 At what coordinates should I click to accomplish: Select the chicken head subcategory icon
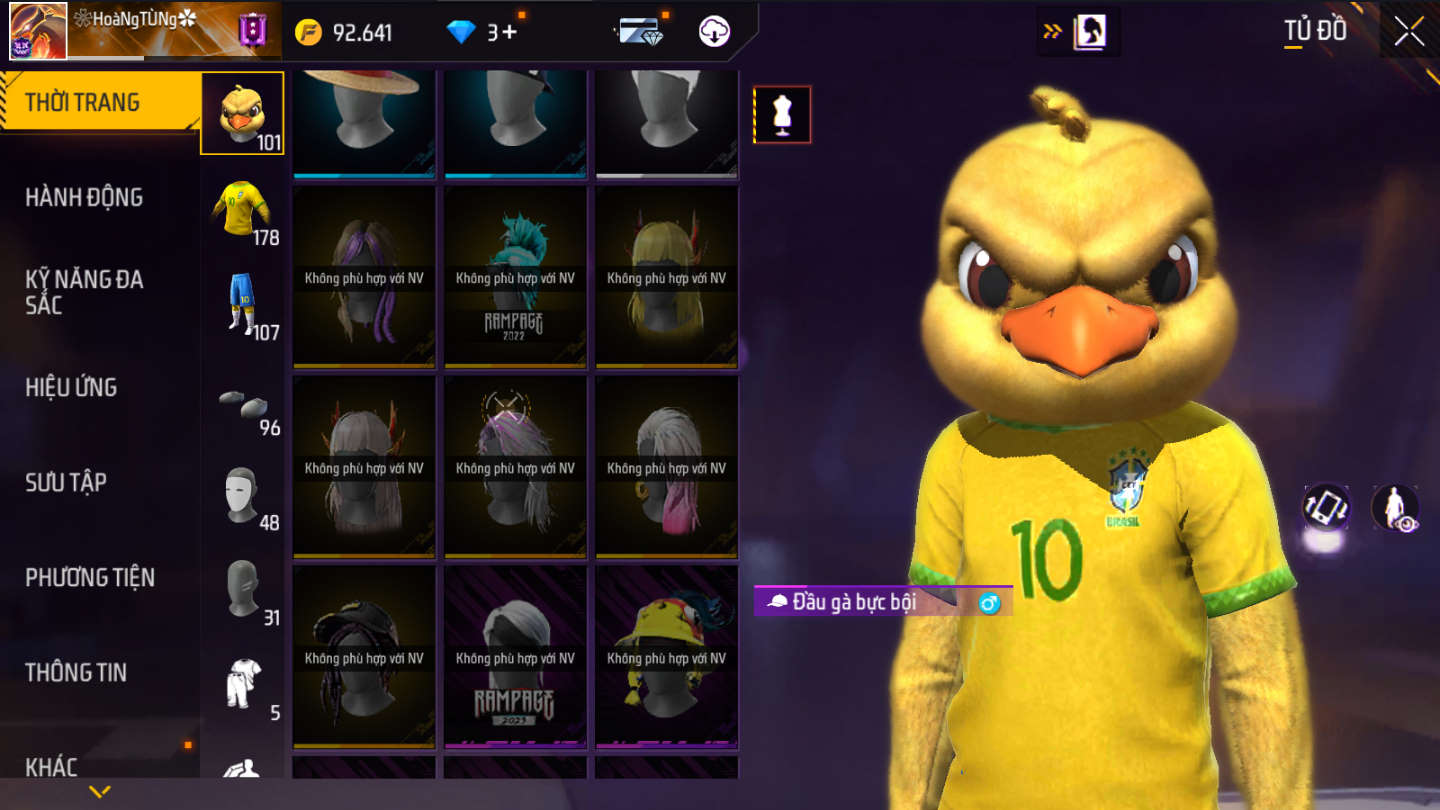(x=242, y=113)
